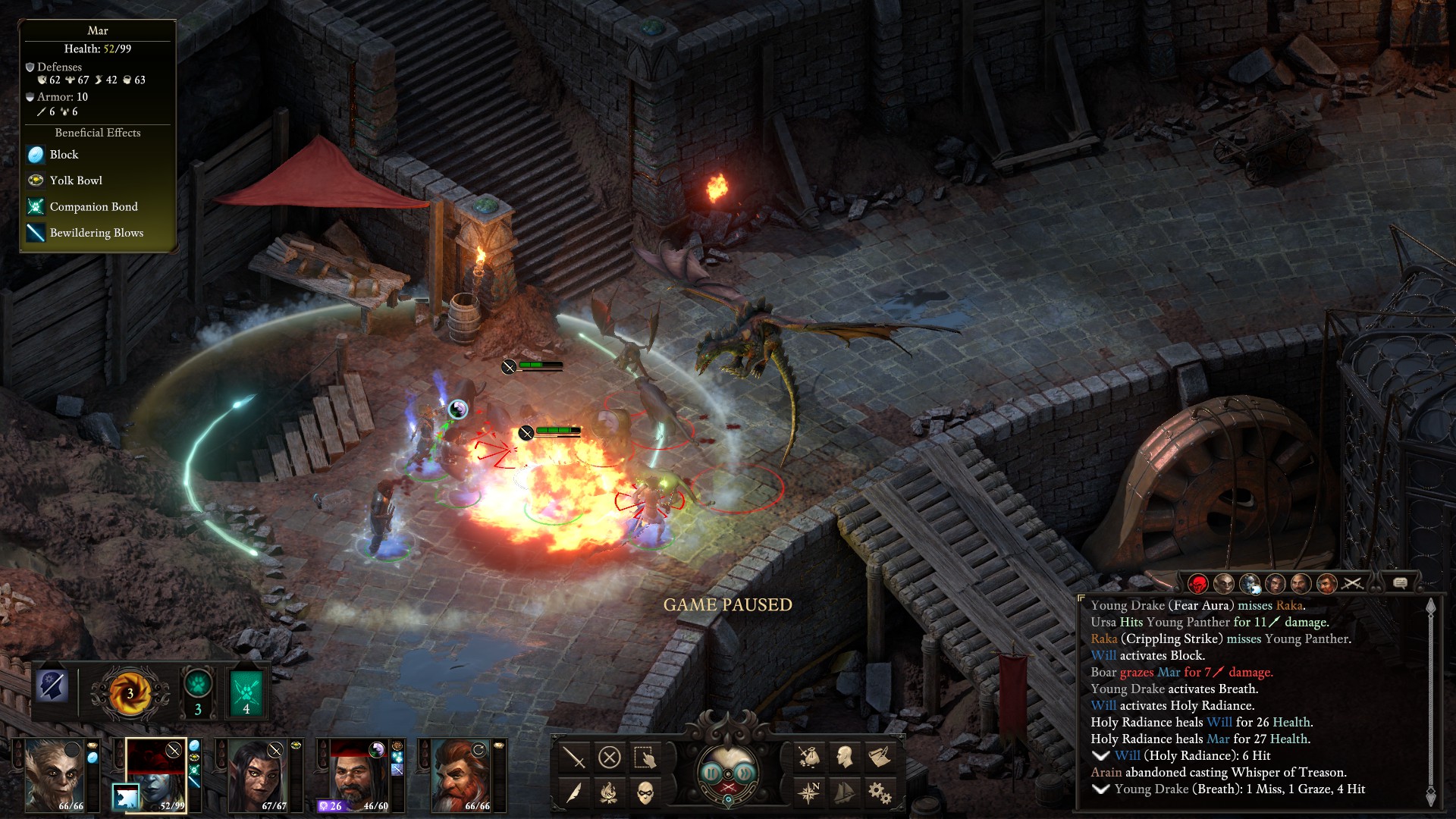Expand the Young Drake Breath log entry
This screenshot has width=1456, height=819.
pos(1101,789)
